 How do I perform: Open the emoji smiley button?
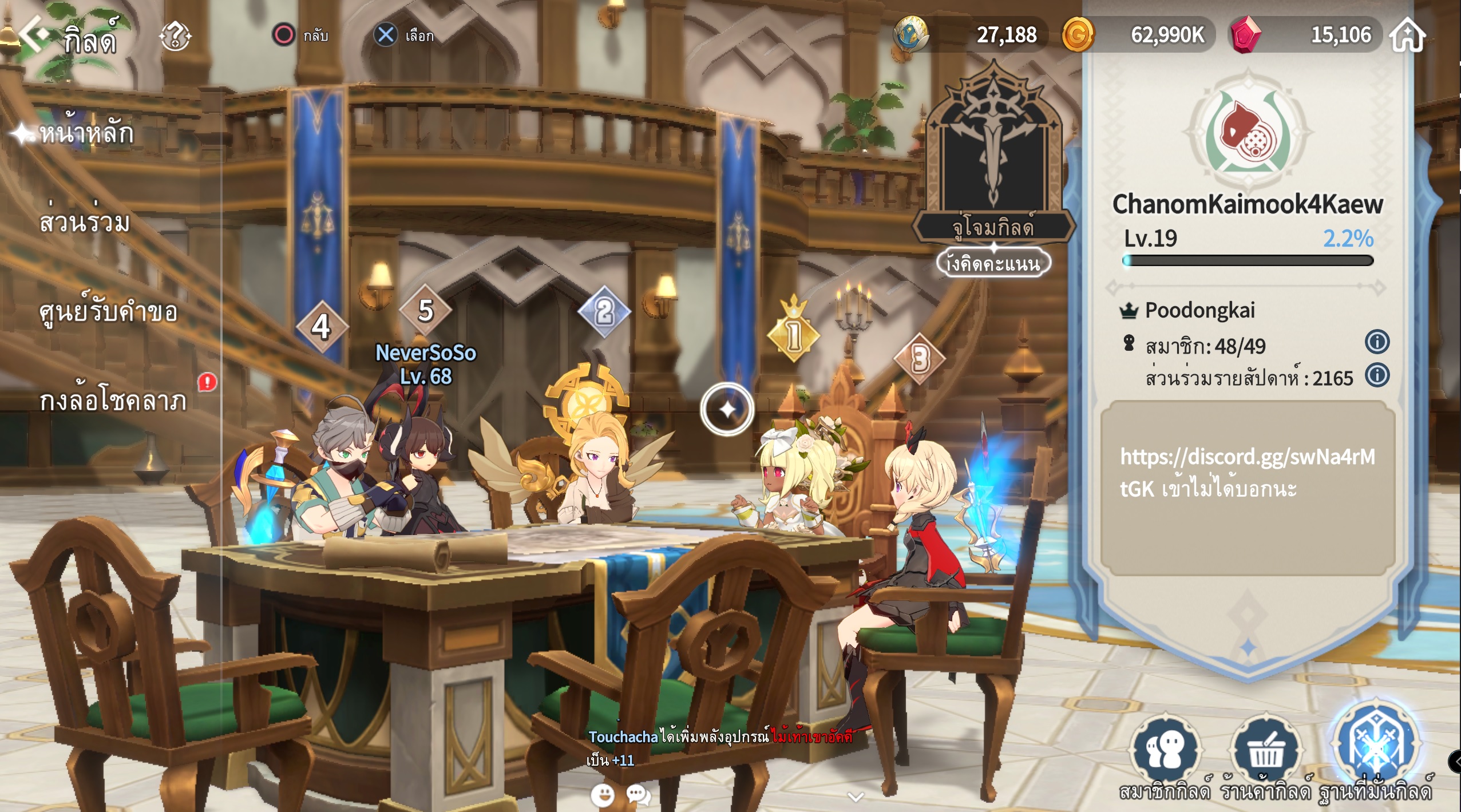point(602,795)
